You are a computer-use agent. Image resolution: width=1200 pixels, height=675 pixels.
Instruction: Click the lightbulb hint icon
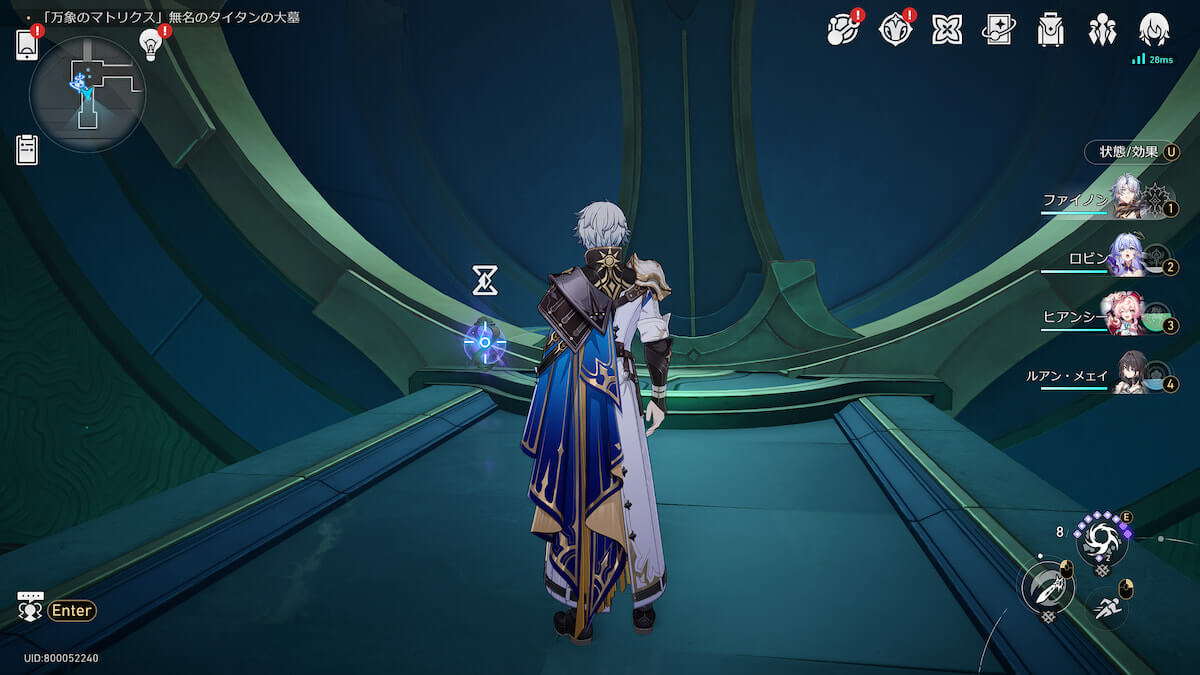coord(151,44)
